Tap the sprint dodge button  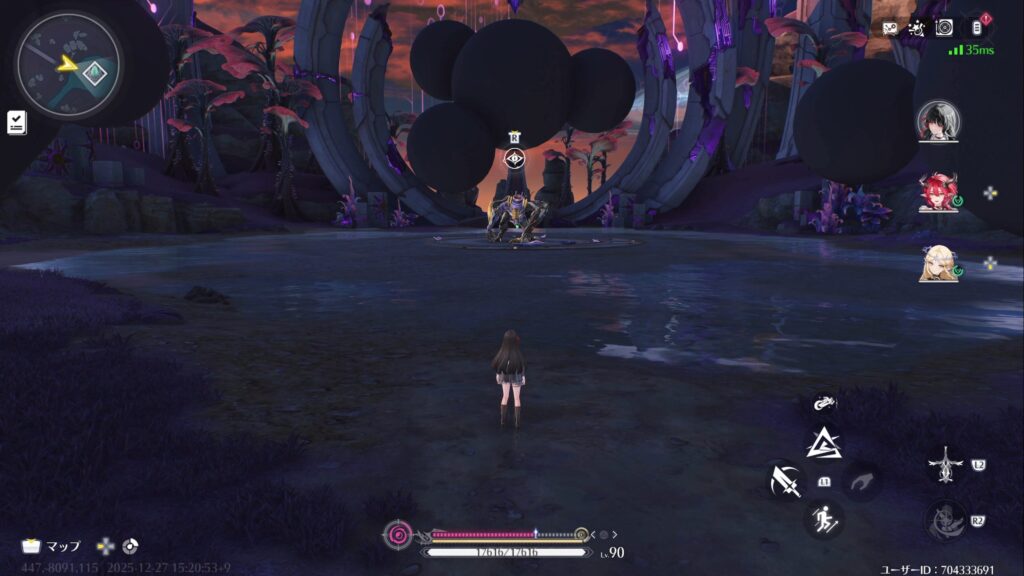[824, 518]
